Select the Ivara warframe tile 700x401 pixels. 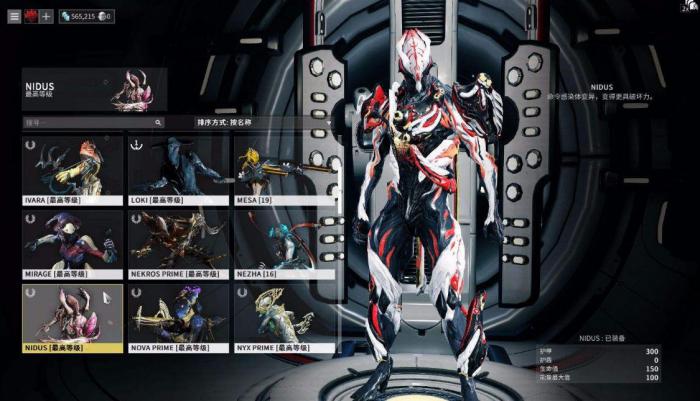(x=72, y=170)
